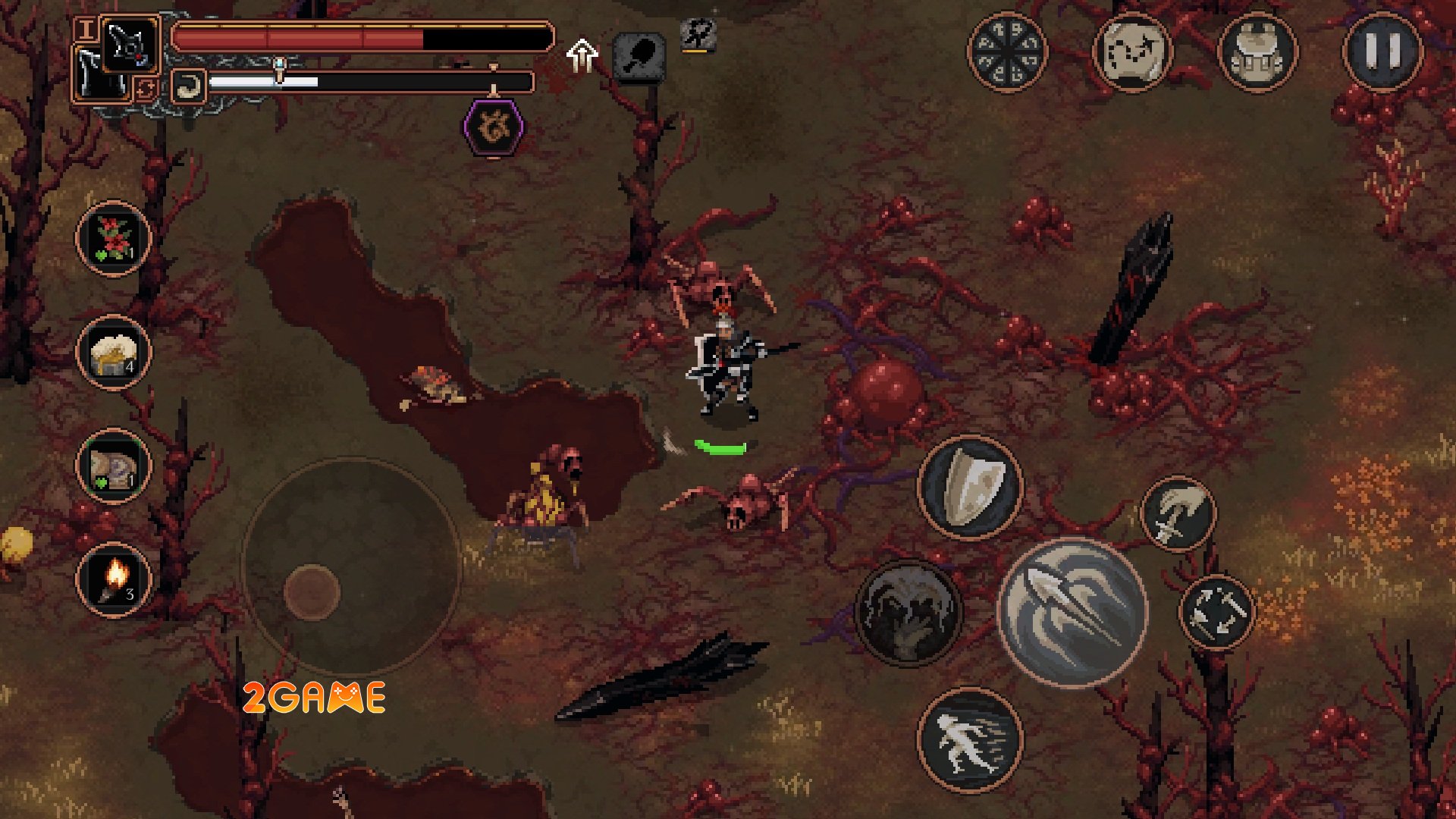Perform the spear thrust attack

coord(1072,611)
